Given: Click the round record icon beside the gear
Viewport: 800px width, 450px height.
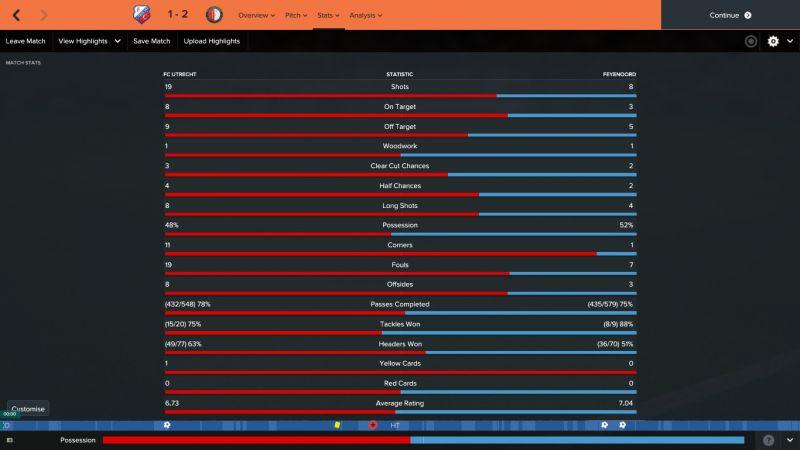Looking at the screenshot, I should [751, 41].
